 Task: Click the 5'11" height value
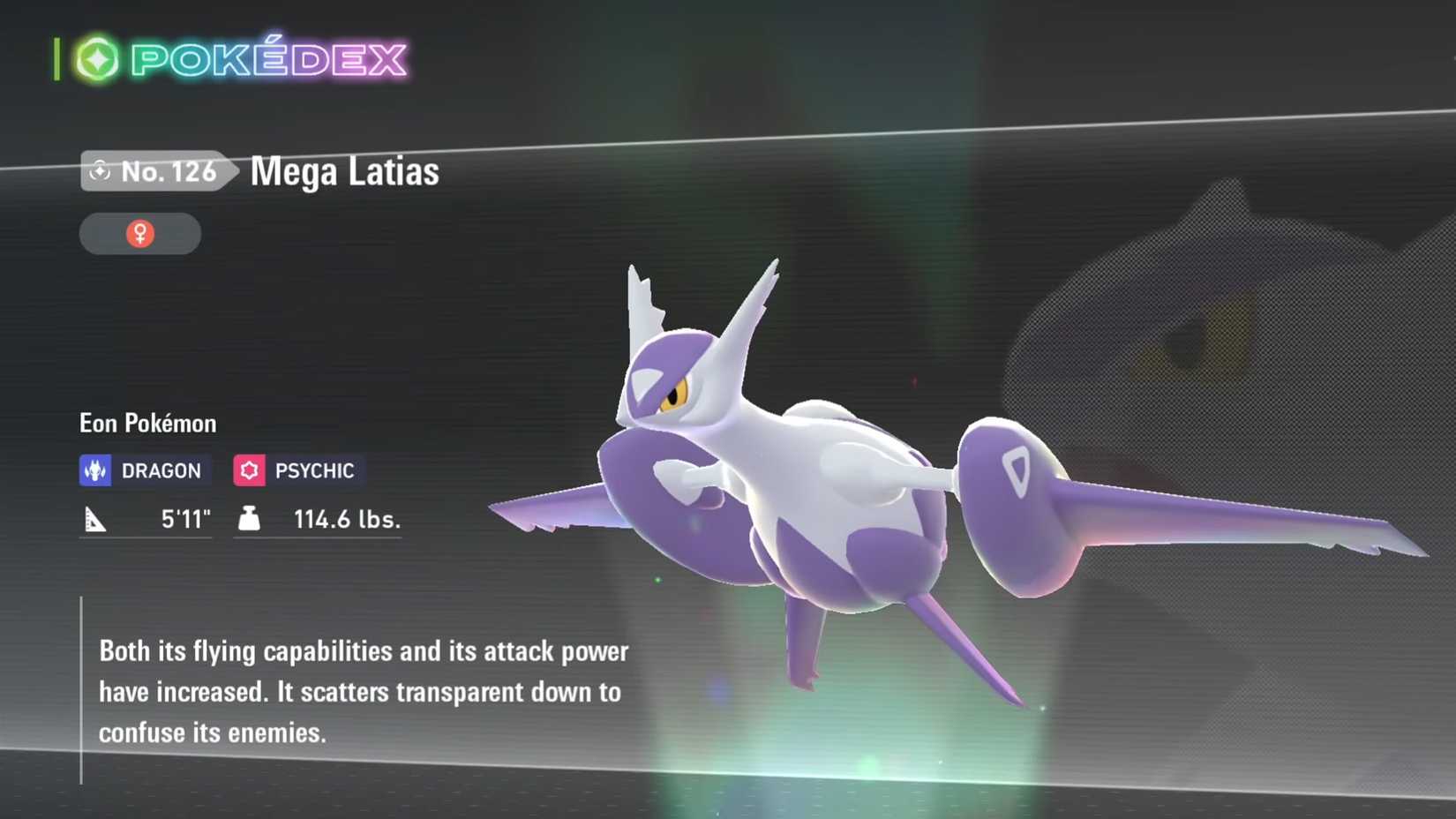[185, 520]
